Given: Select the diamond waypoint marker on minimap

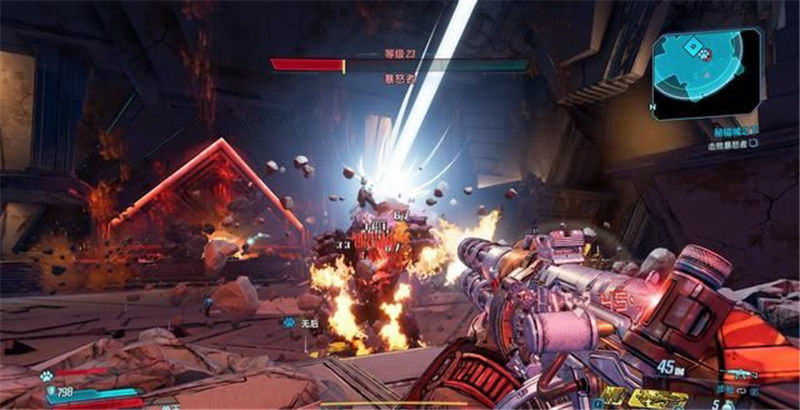Looking at the screenshot, I should click(692, 46).
